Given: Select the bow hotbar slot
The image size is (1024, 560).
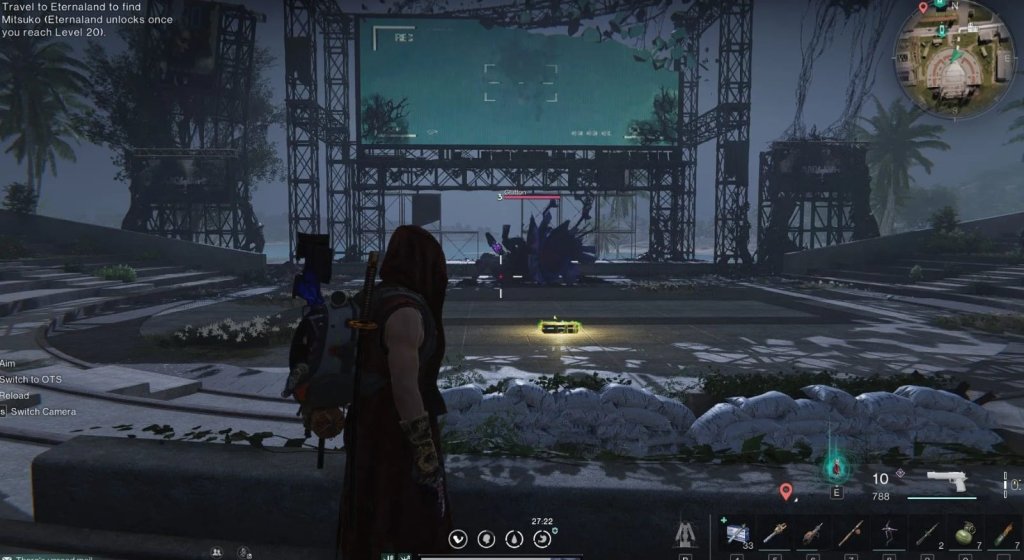Looking at the screenshot, I should click(889, 533).
